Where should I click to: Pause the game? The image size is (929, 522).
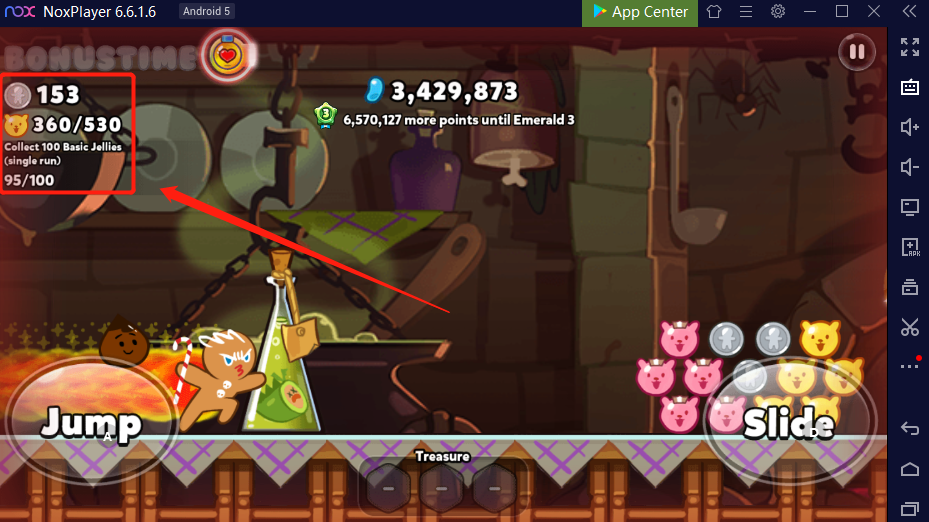pyautogui.click(x=856, y=52)
